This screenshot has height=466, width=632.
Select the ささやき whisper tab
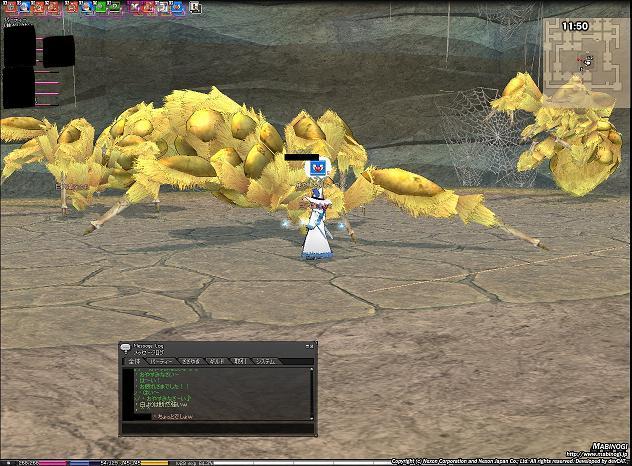point(190,360)
